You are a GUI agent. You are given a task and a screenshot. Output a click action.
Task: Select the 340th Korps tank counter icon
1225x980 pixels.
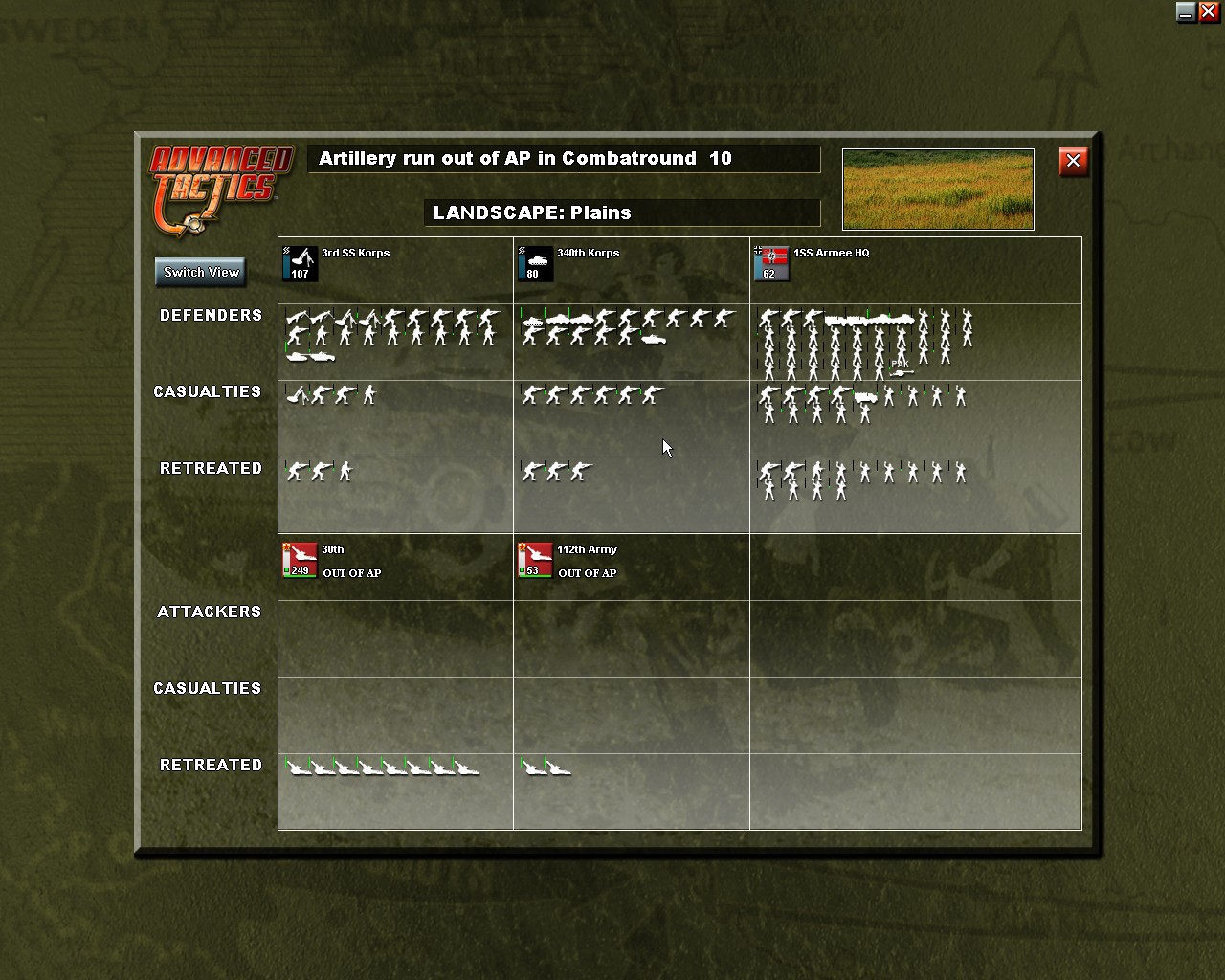tap(534, 264)
